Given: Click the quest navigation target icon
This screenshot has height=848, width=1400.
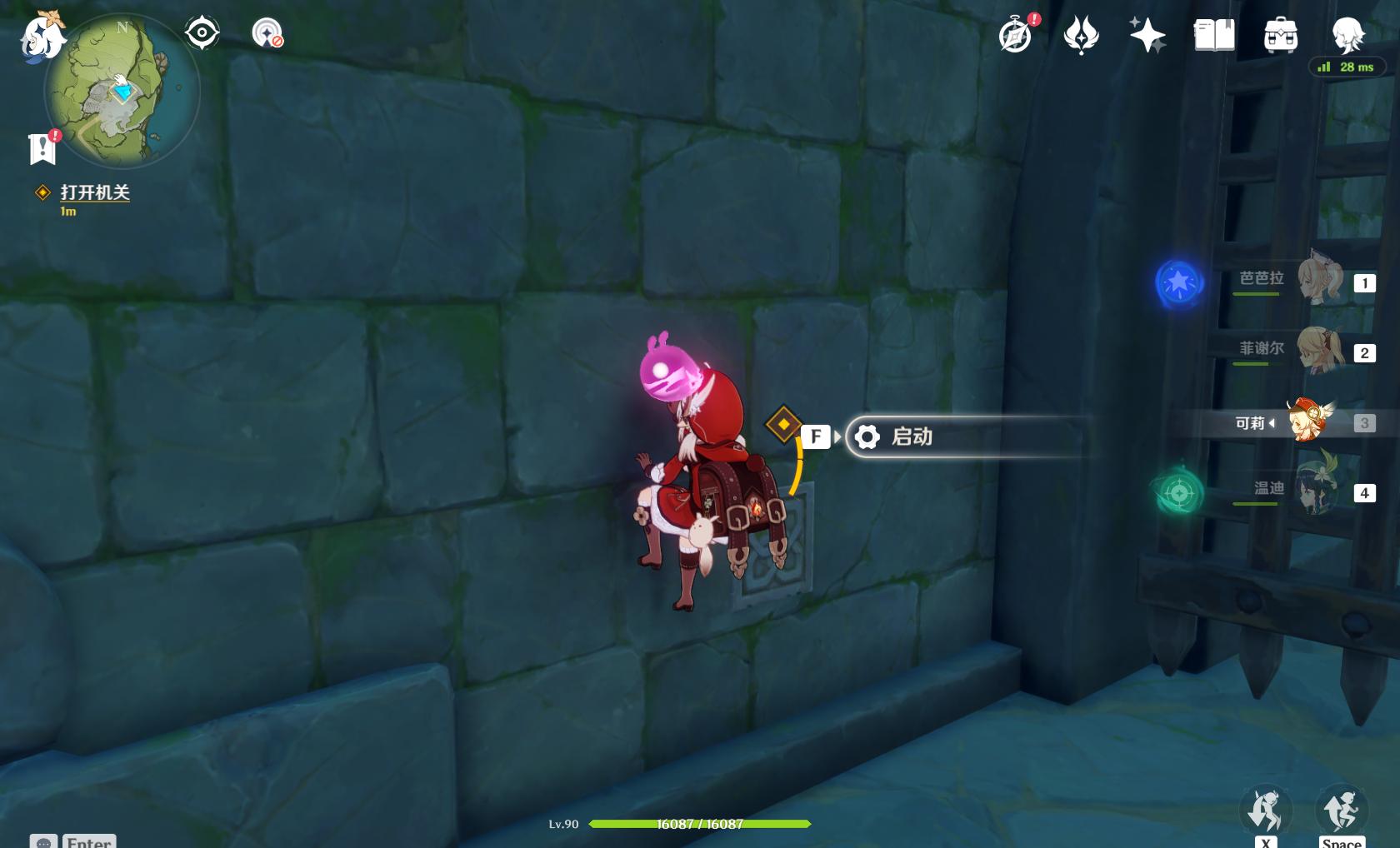Looking at the screenshot, I should (202, 33).
